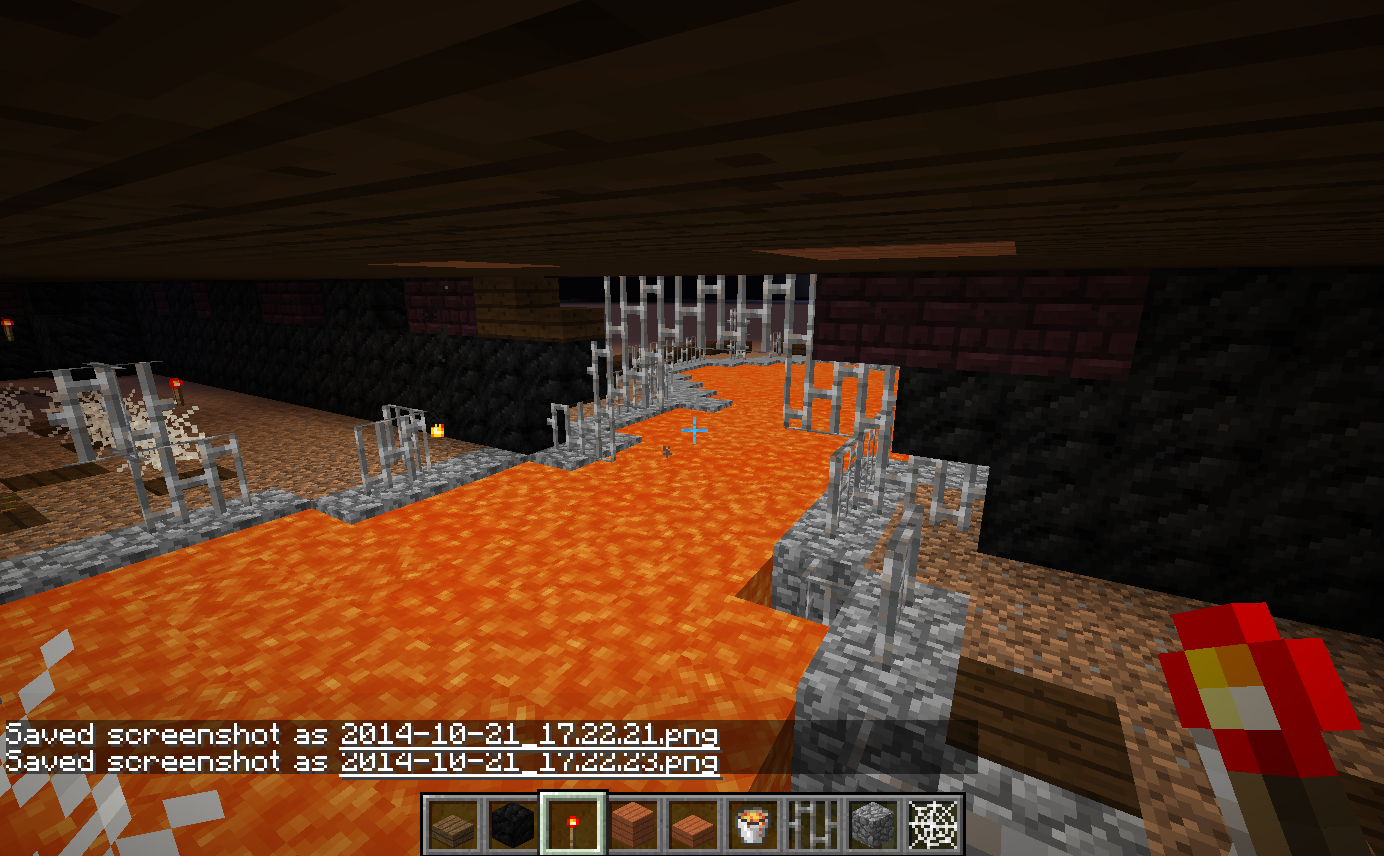
Task: Open screenshot link 2014-10-21_17.22.21.png
Action: [x=529, y=735]
